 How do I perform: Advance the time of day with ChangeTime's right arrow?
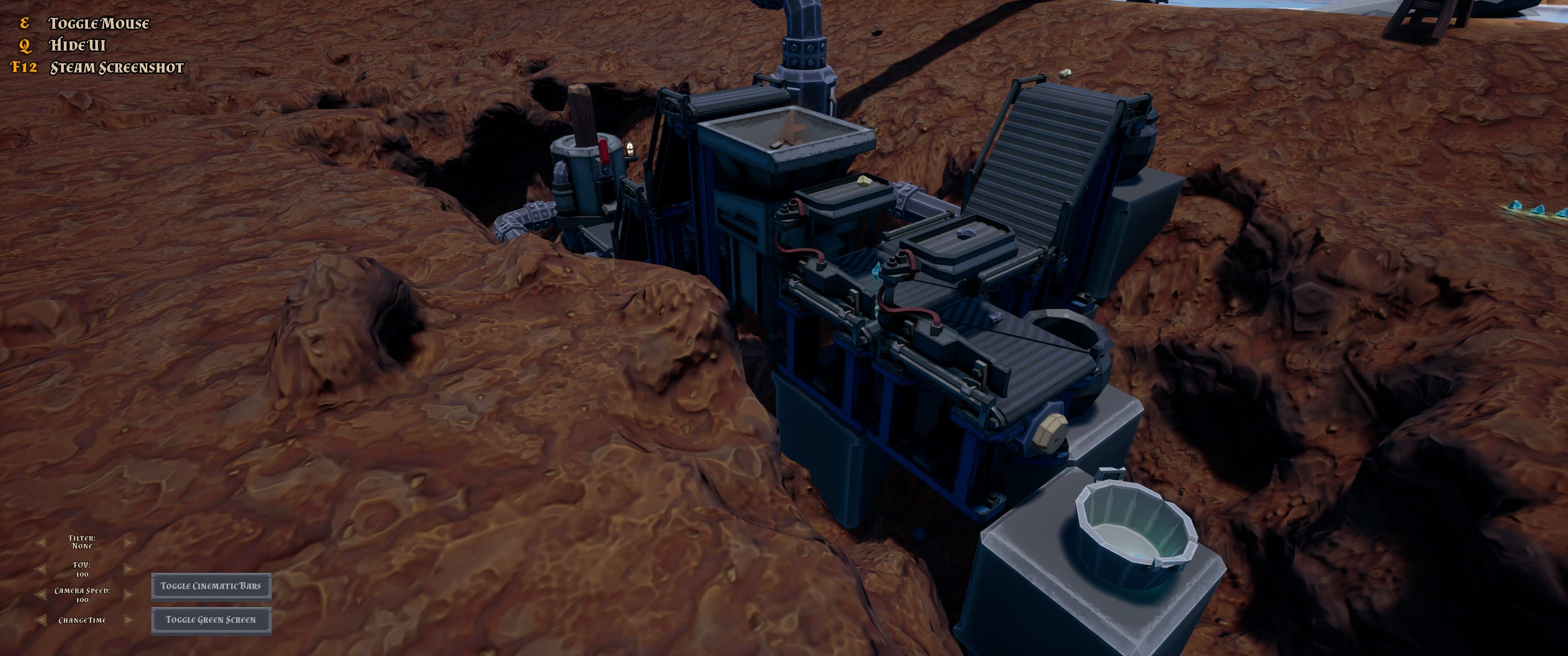(x=129, y=620)
